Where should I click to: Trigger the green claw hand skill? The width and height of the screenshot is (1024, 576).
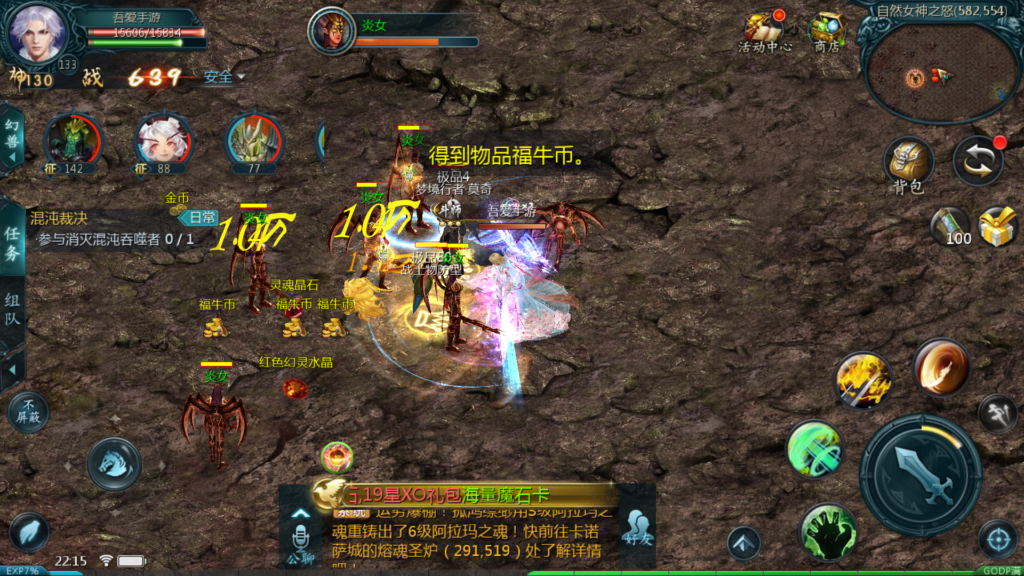click(828, 530)
